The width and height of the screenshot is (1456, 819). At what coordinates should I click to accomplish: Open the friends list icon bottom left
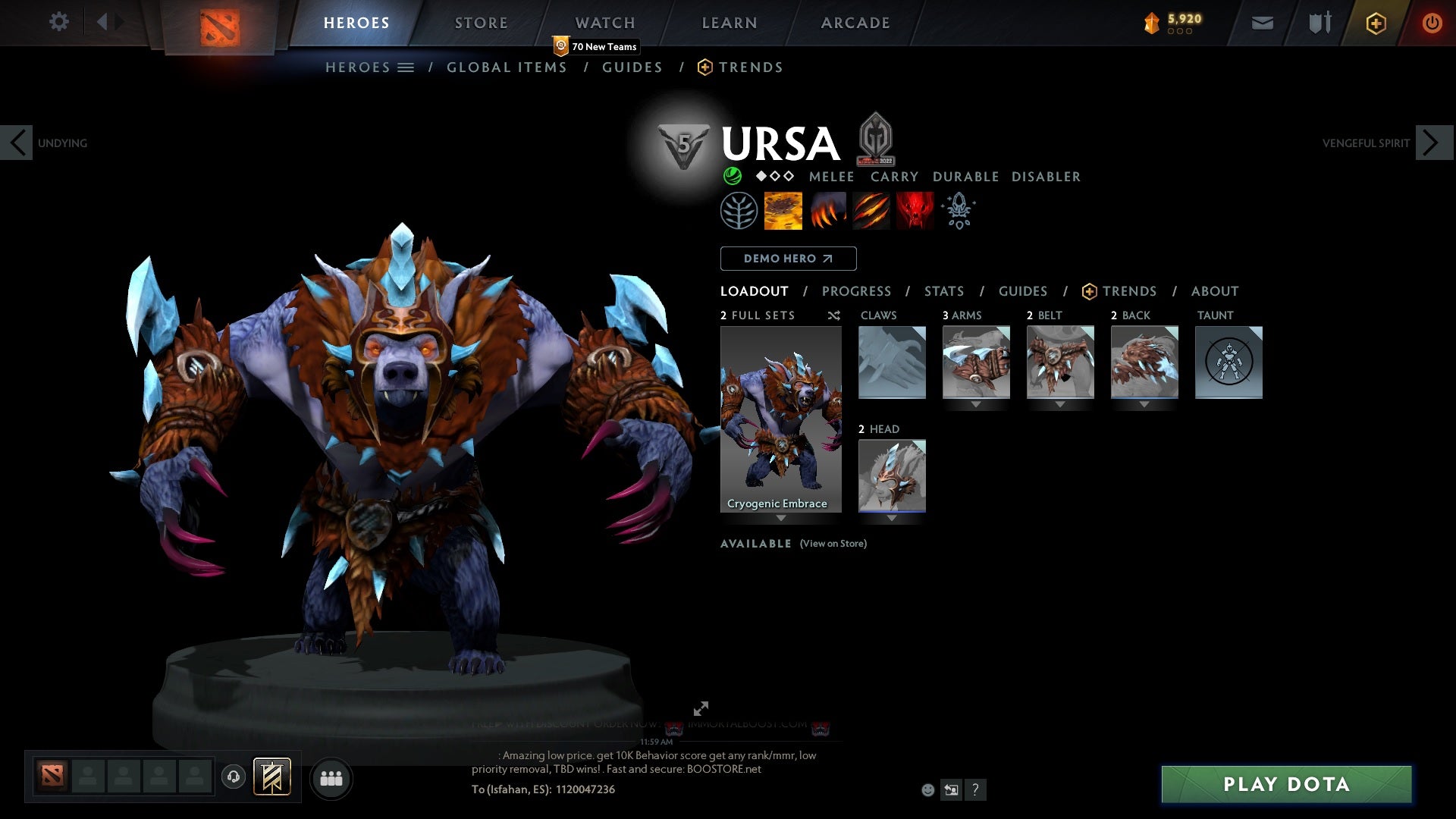click(x=331, y=778)
